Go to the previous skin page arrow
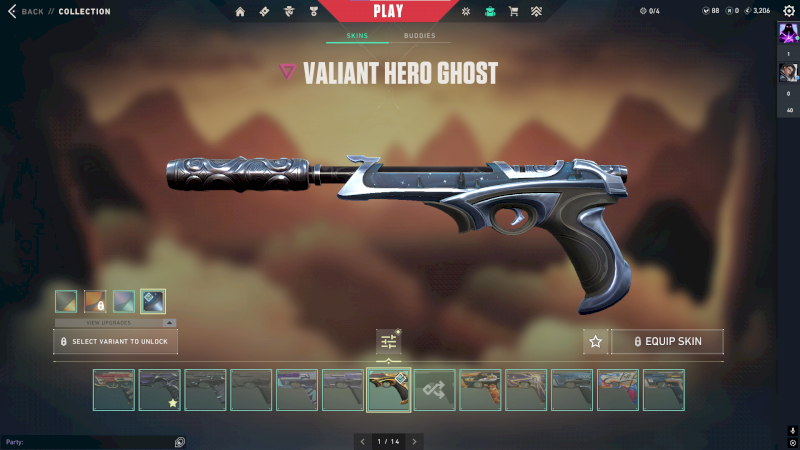The image size is (800, 450). (361, 441)
